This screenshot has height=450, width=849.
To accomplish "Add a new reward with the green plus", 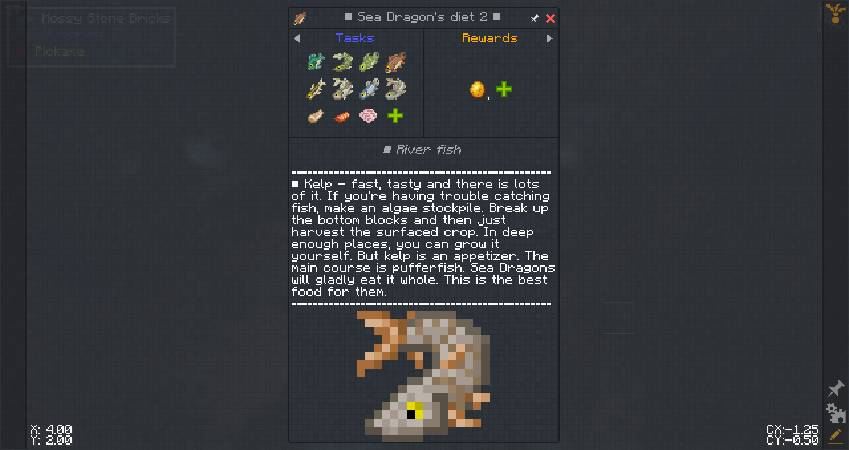I will pyautogui.click(x=504, y=89).
